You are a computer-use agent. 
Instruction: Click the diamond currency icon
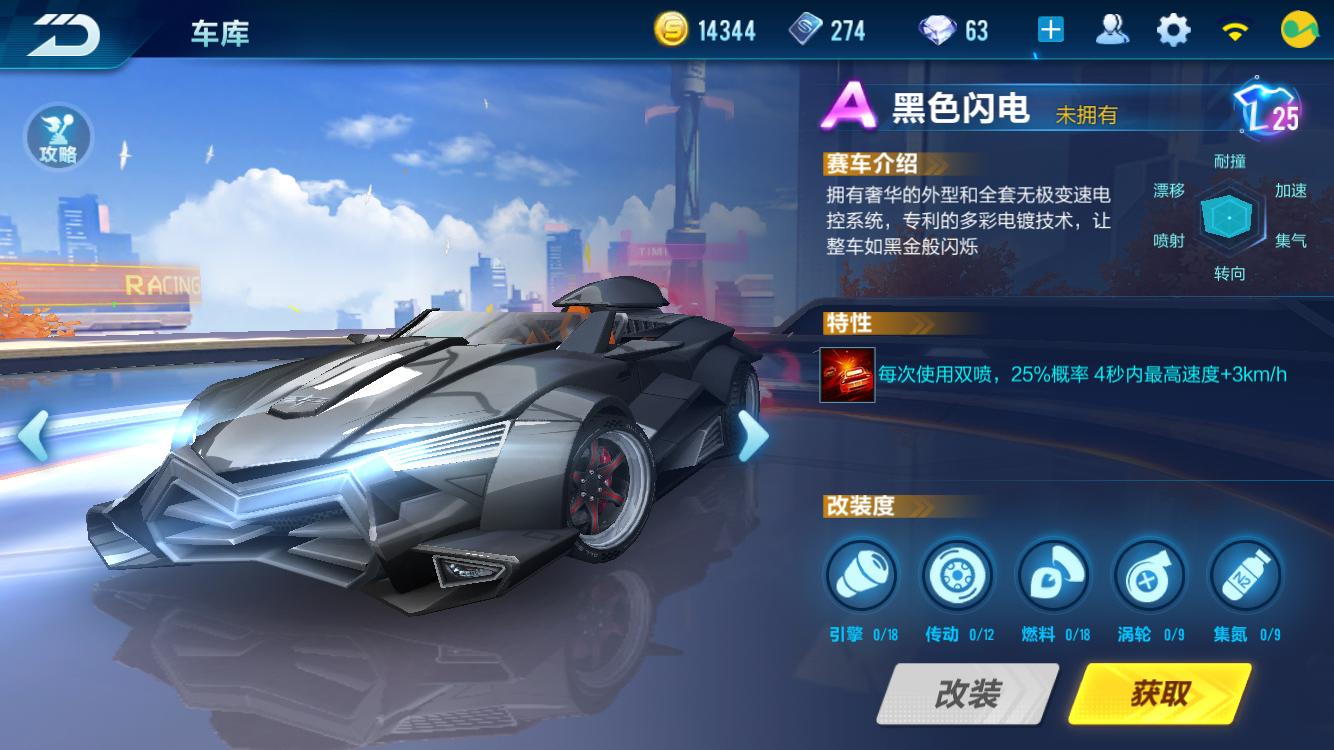tap(938, 29)
